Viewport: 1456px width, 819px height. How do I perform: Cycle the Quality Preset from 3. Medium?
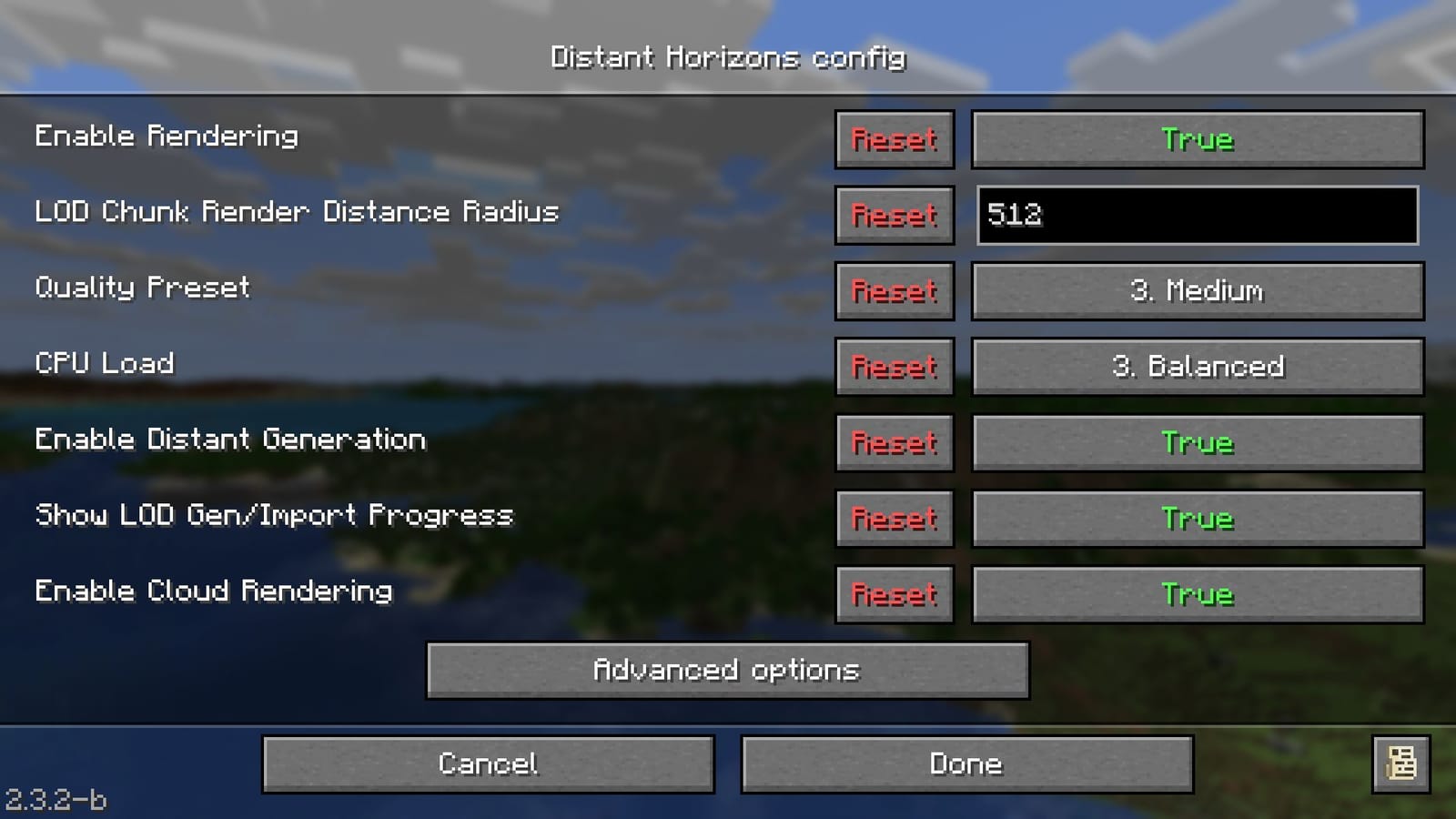coord(1196,291)
